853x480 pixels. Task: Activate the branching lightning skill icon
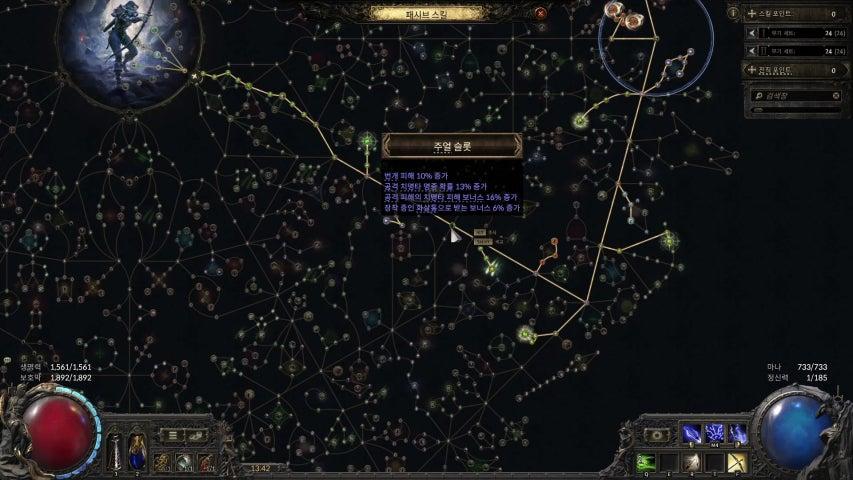714,434
